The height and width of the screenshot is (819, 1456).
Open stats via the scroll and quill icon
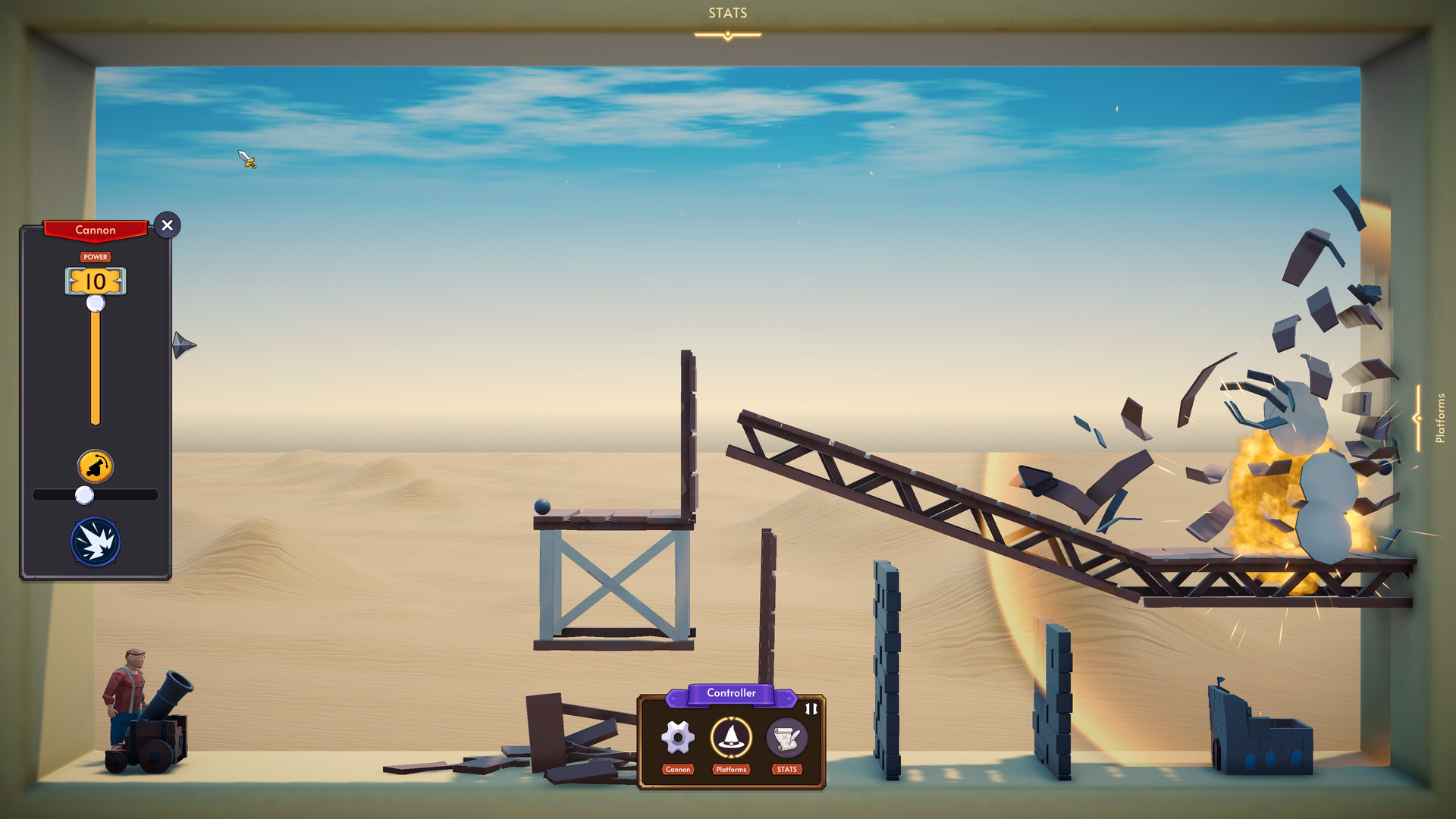click(786, 736)
